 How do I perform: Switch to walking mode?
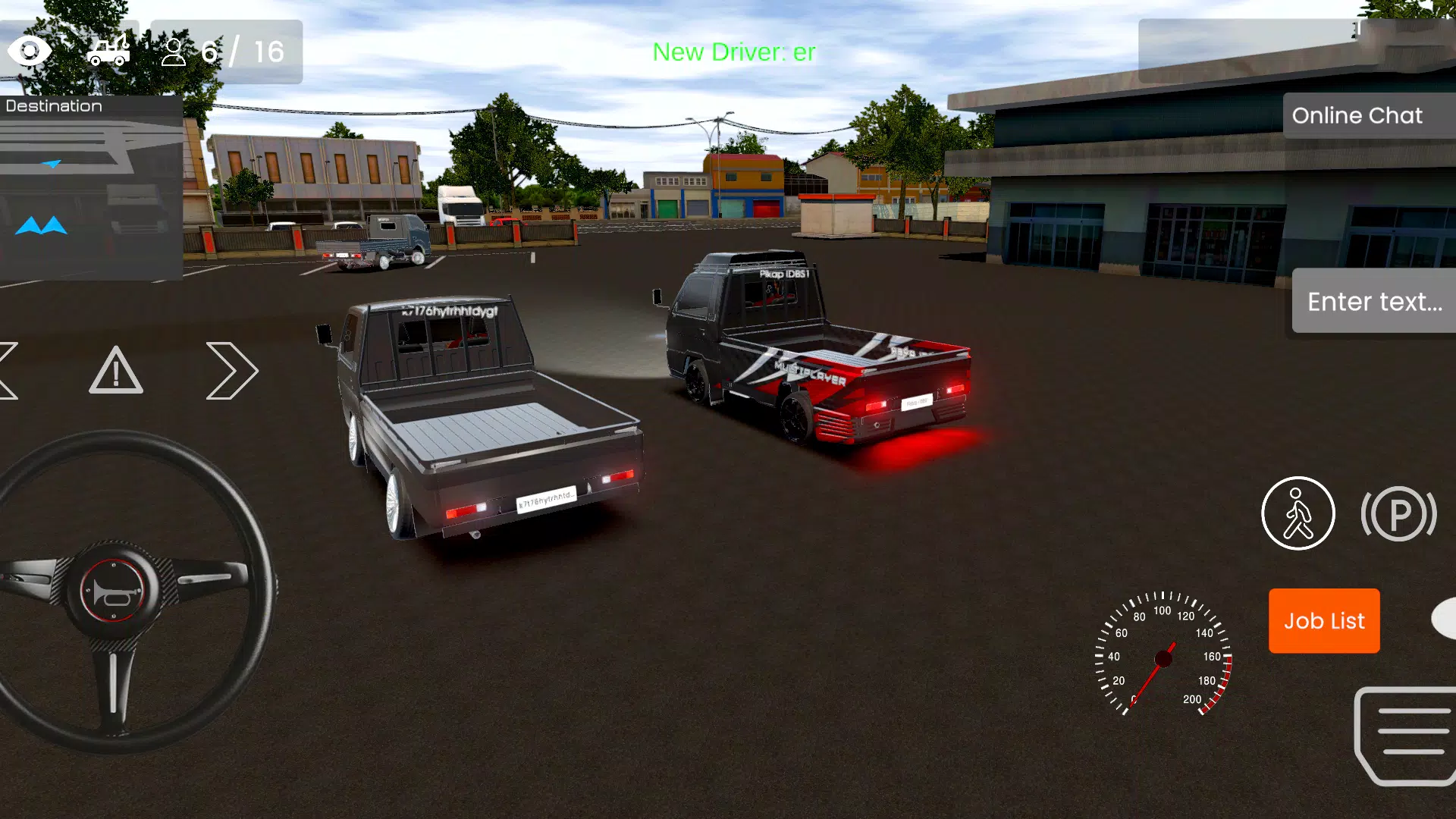coord(1298,513)
